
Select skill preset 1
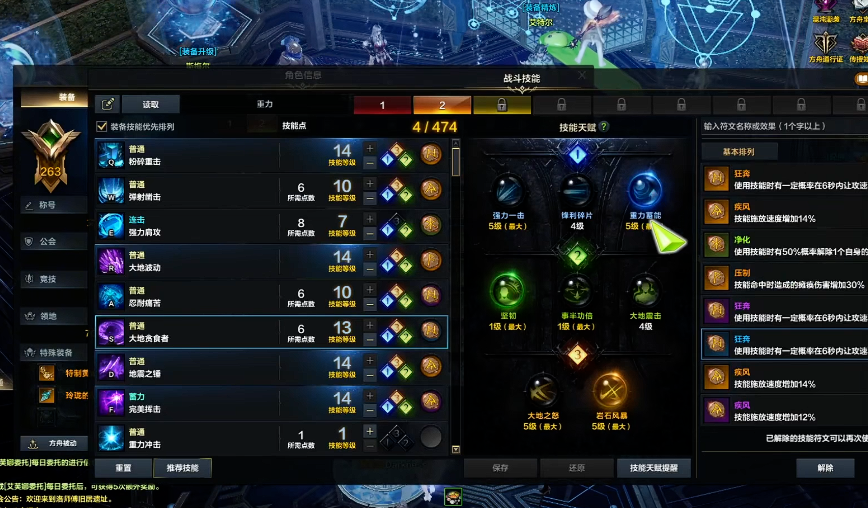pos(382,104)
